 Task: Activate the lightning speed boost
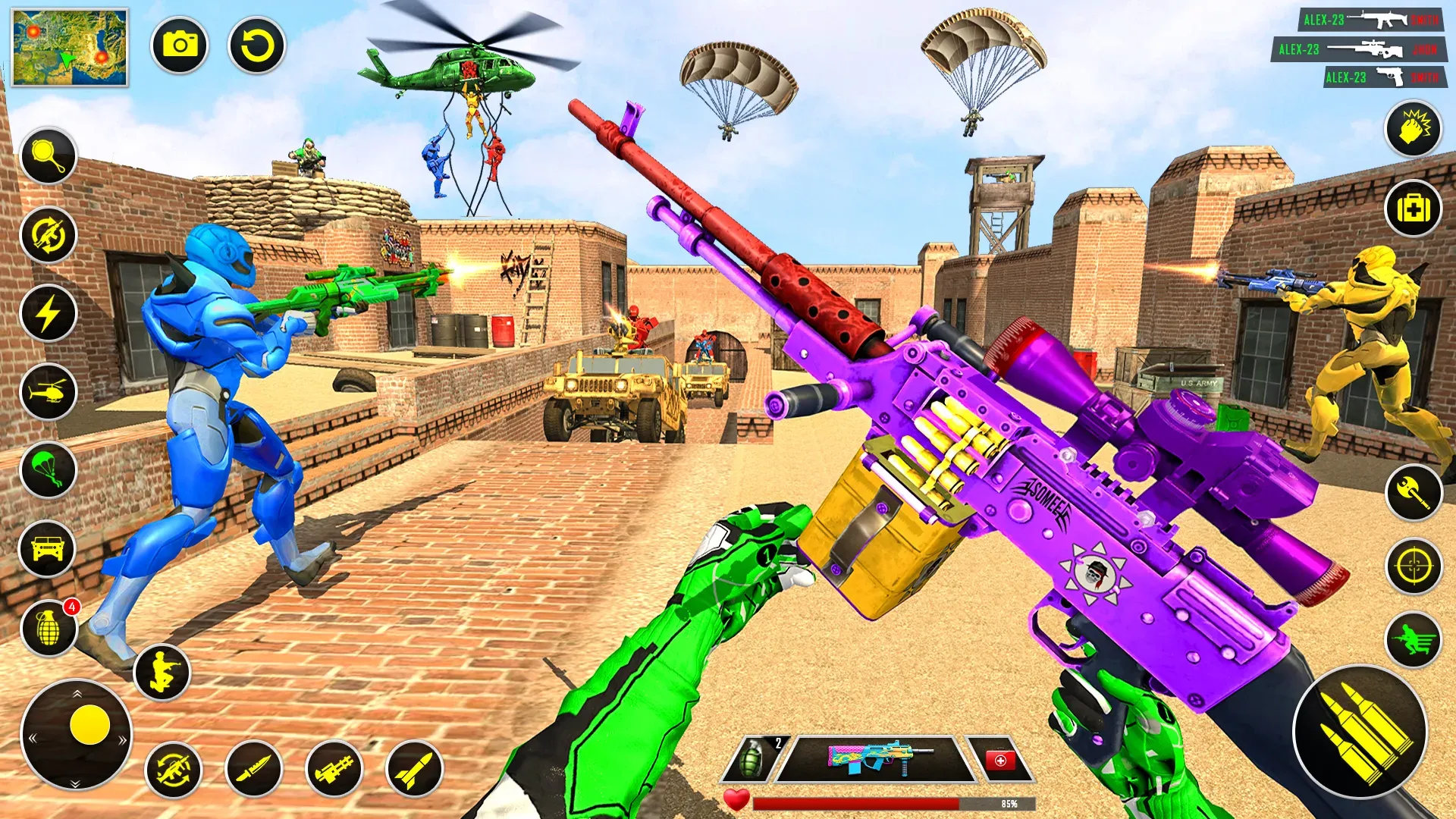point(48,311)
